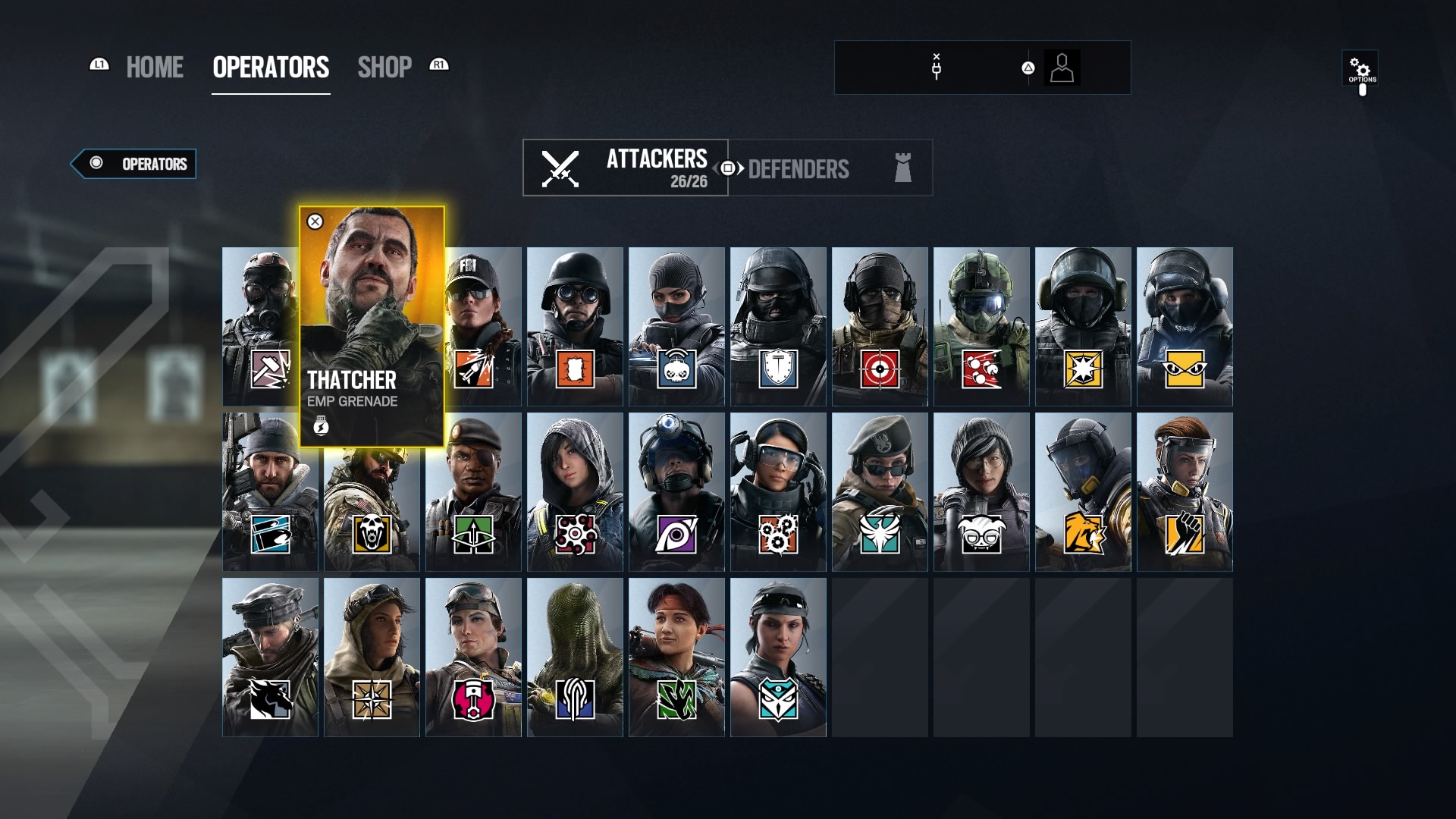
Task: Select the Attackers category
Action: 626,168
